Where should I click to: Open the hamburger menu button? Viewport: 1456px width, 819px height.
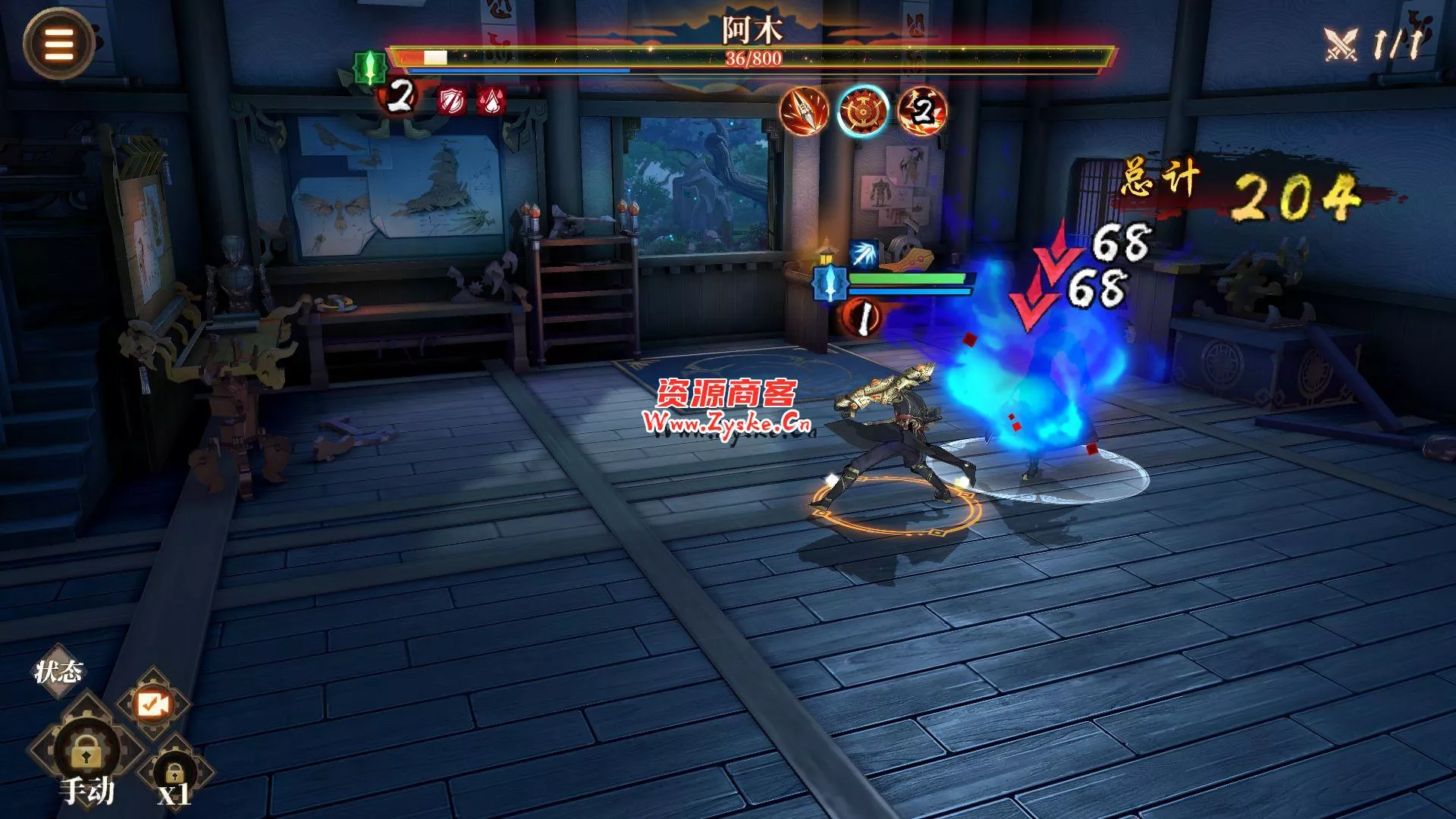(58, 44)
